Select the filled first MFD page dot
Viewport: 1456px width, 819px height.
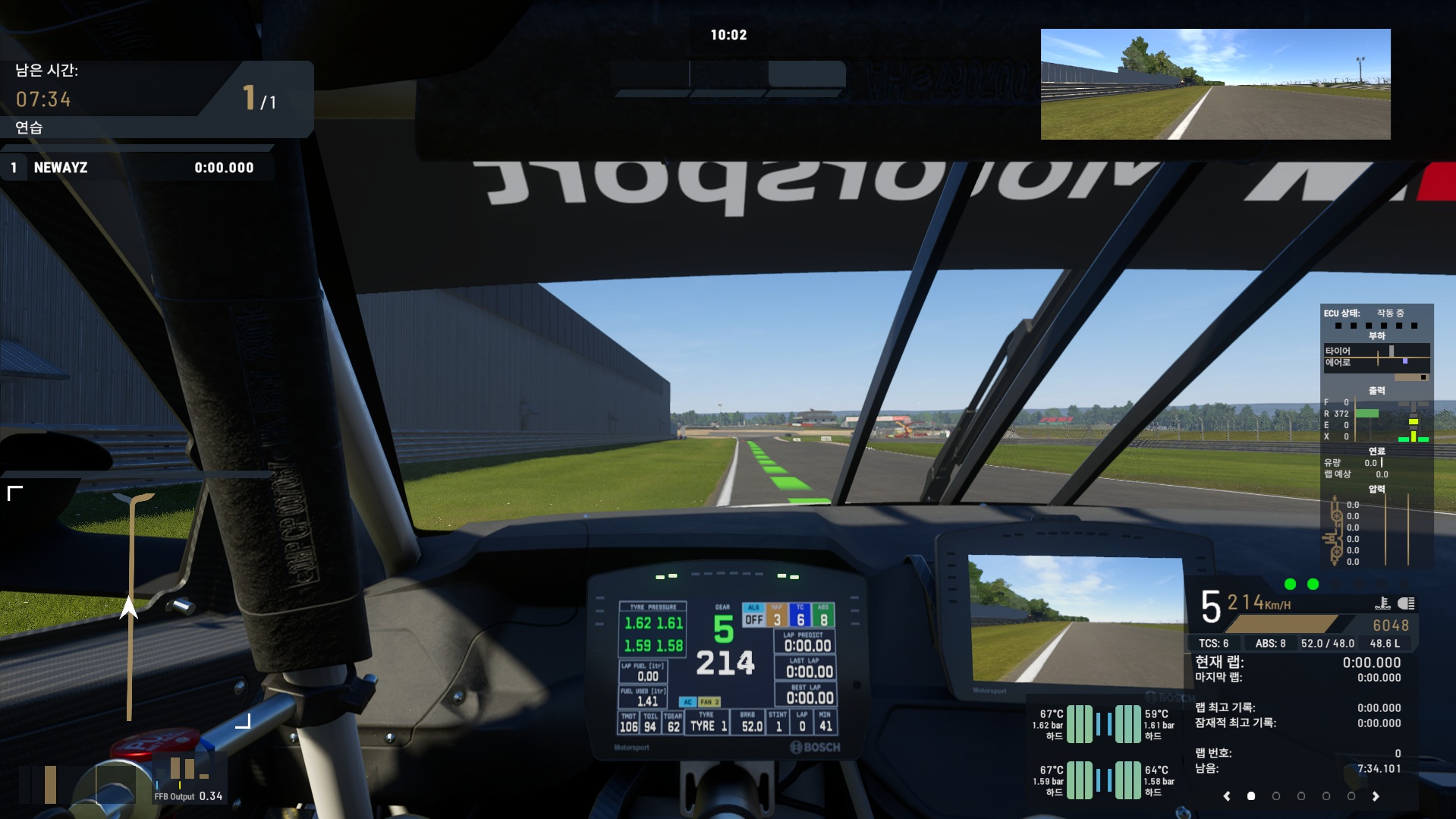click(1251, 796)
